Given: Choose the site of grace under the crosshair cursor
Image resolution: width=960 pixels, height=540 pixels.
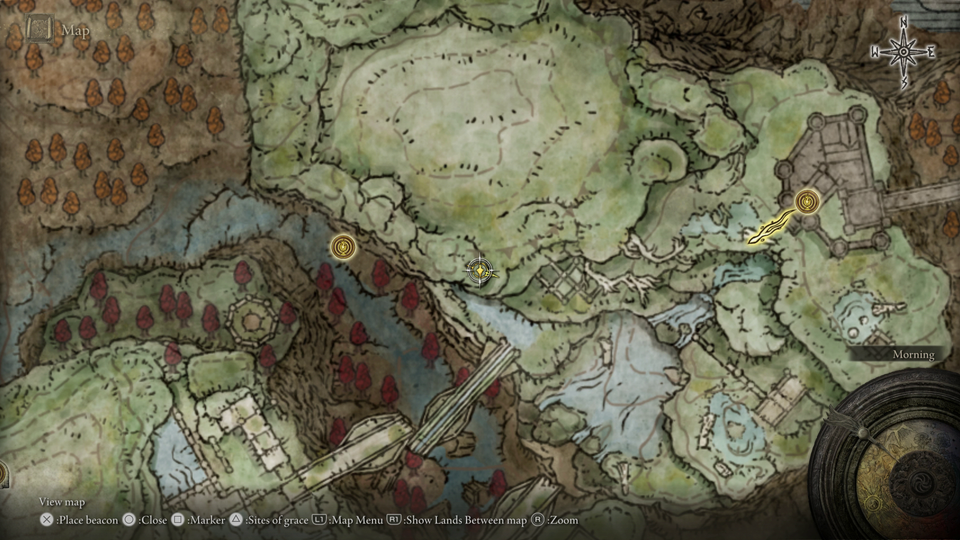Looking at the screenshot, I should click(x=482, y=270).
